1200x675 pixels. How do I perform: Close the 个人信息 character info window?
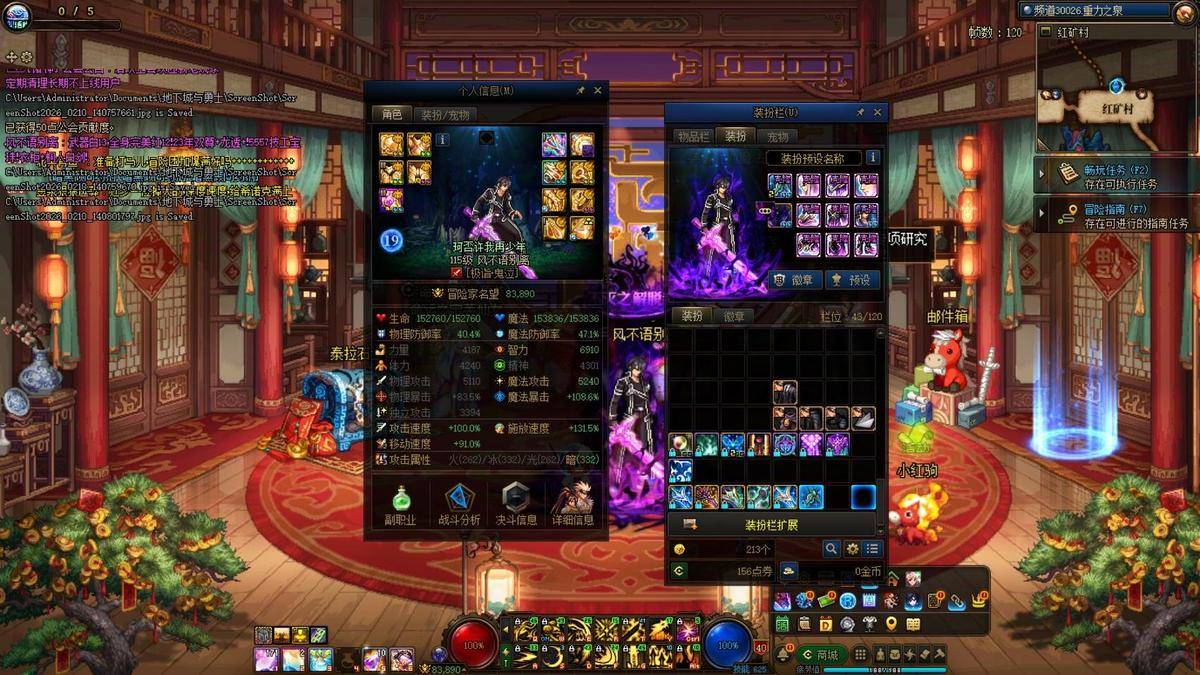click(598, 90)
